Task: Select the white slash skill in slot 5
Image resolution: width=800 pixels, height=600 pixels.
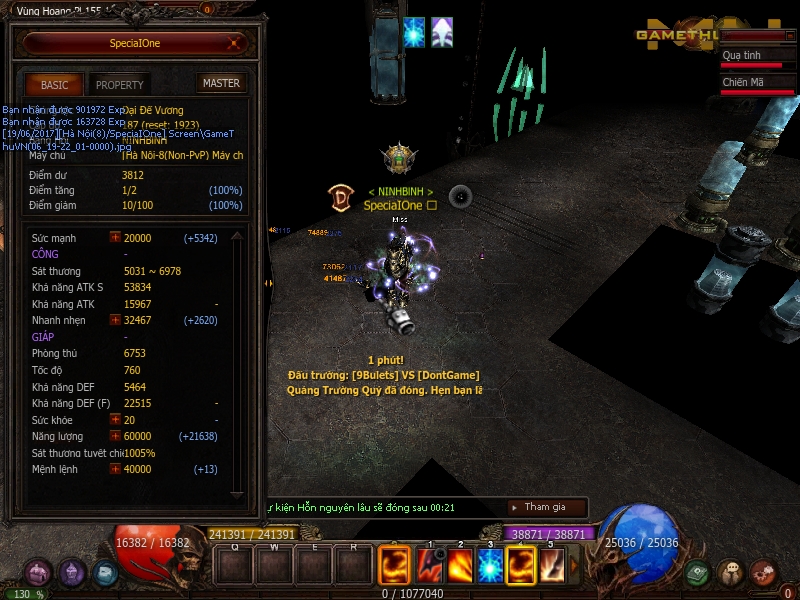Action: 552,566
